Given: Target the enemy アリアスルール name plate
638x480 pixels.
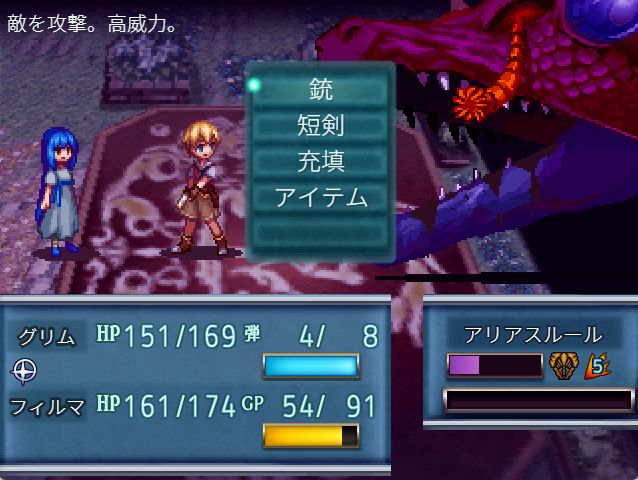Looking at the screenshot, I should pyautogui.click(x=533, y=334).
